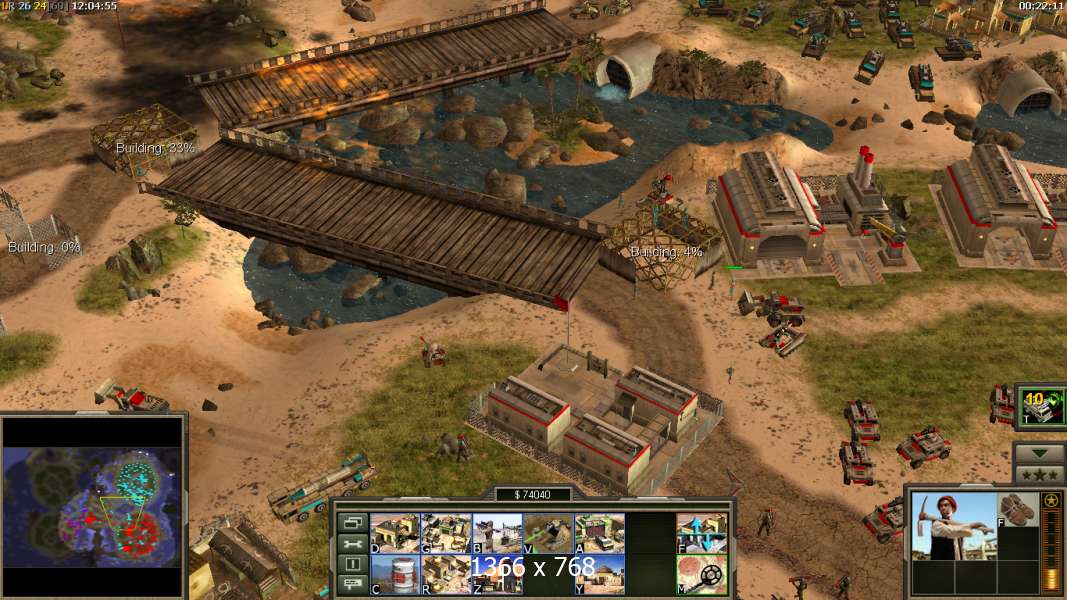Viewport: 1067px width, 600px height.
Task: Click the green down-arrow button
Action: [x=1039, y=453]
